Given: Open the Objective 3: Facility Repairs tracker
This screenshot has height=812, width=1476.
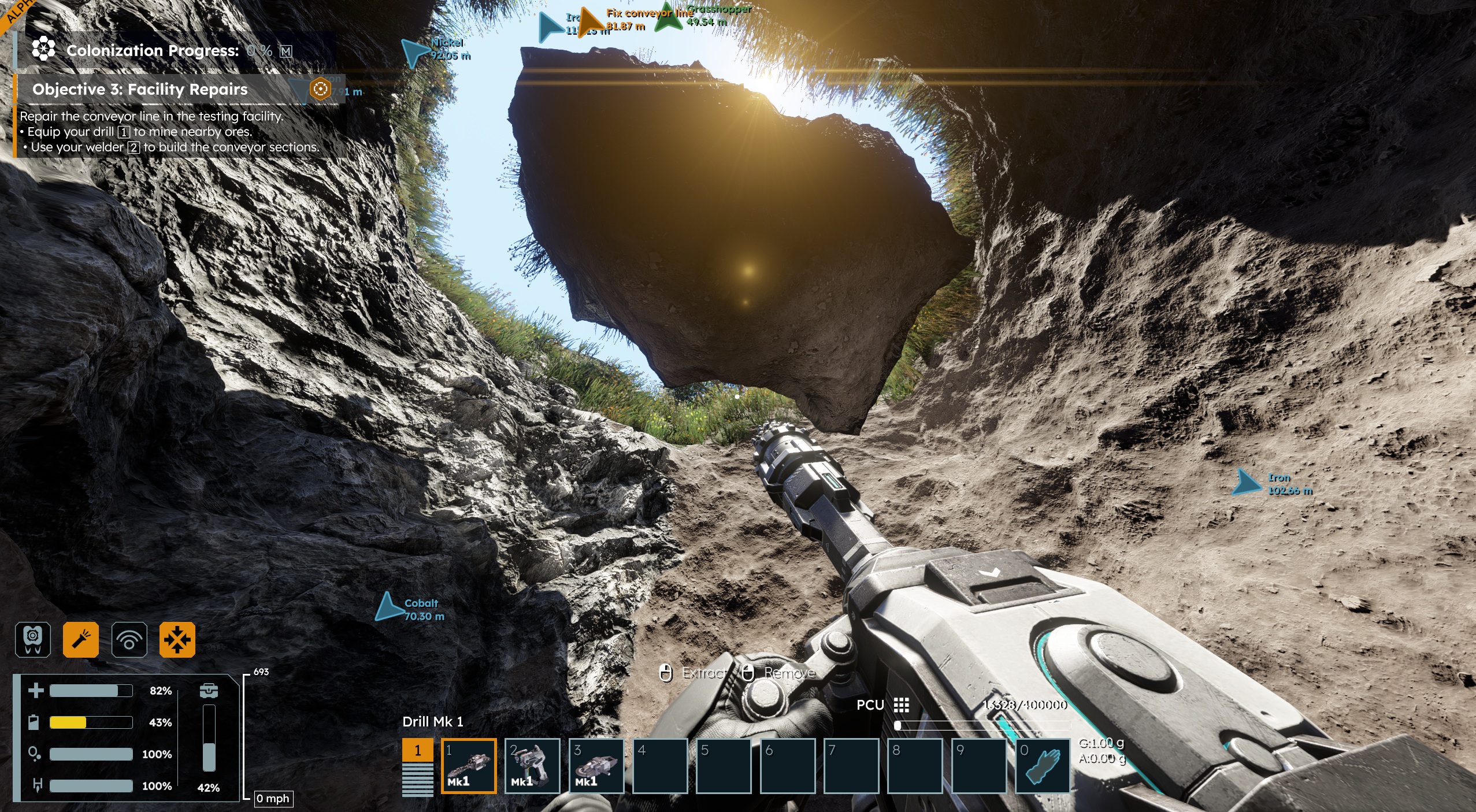Looking at the screenshot, I should pyautogui.click(x=140, y=89).
